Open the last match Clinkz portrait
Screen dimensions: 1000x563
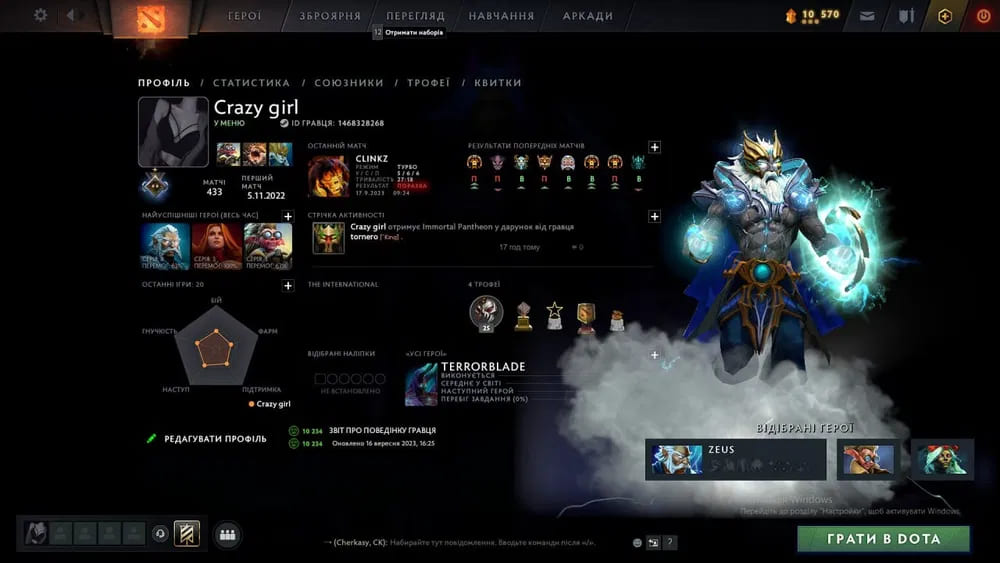tap(328, 176)
